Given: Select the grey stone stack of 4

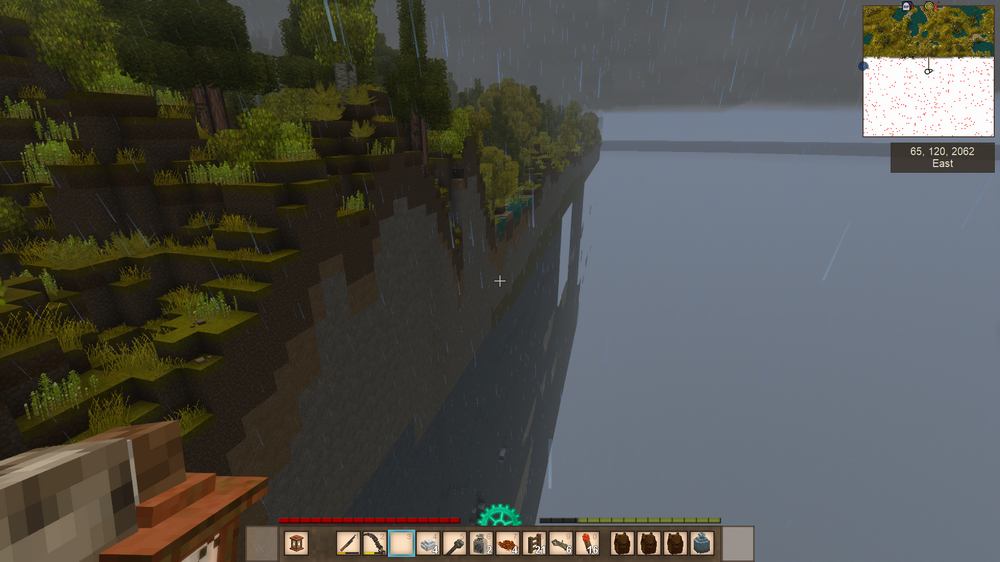Looking at the screenshot, I should [x=428, y=544].
